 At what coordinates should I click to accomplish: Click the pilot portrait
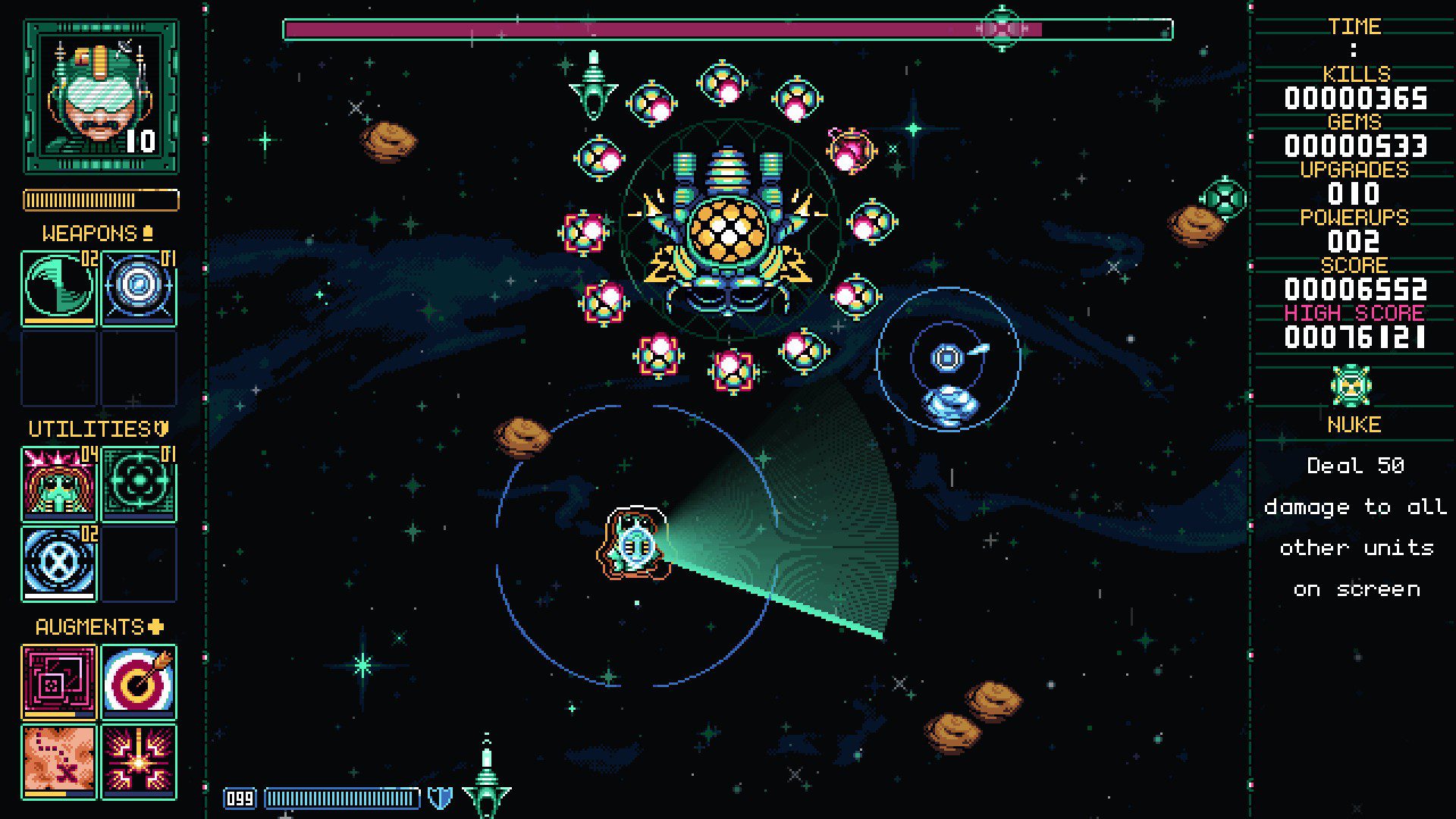click(101, 97)
